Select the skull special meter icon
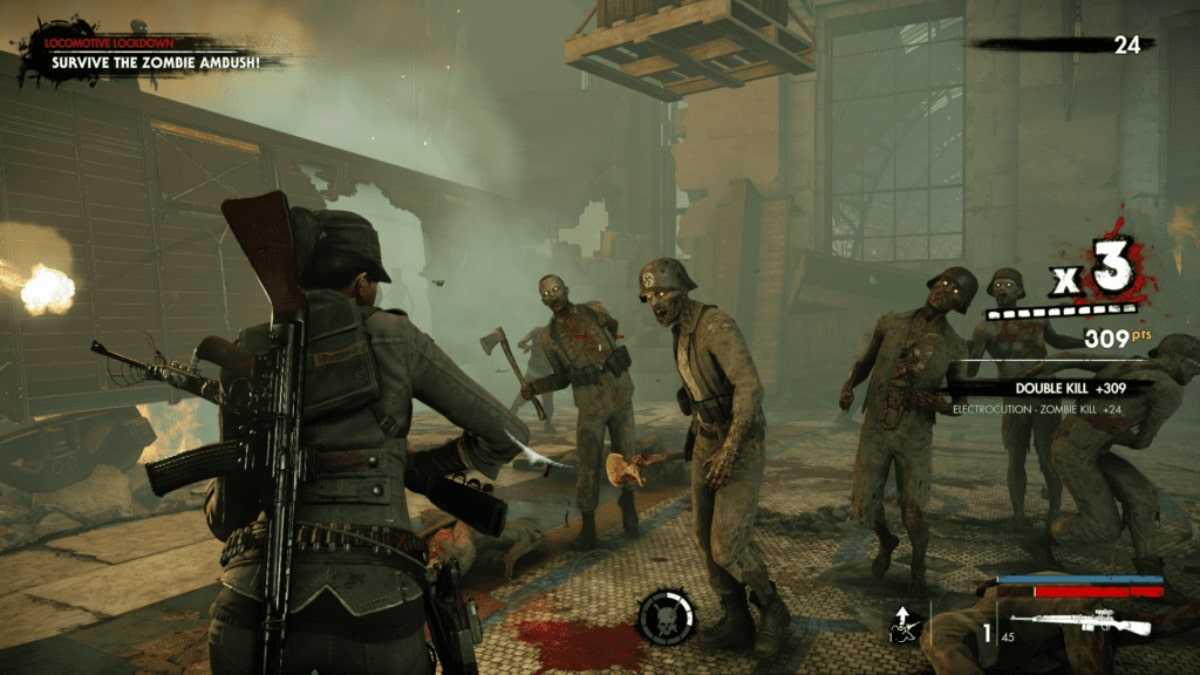Image resolution: width=1200 pixels, height=675 pixels. click(664, 617)
